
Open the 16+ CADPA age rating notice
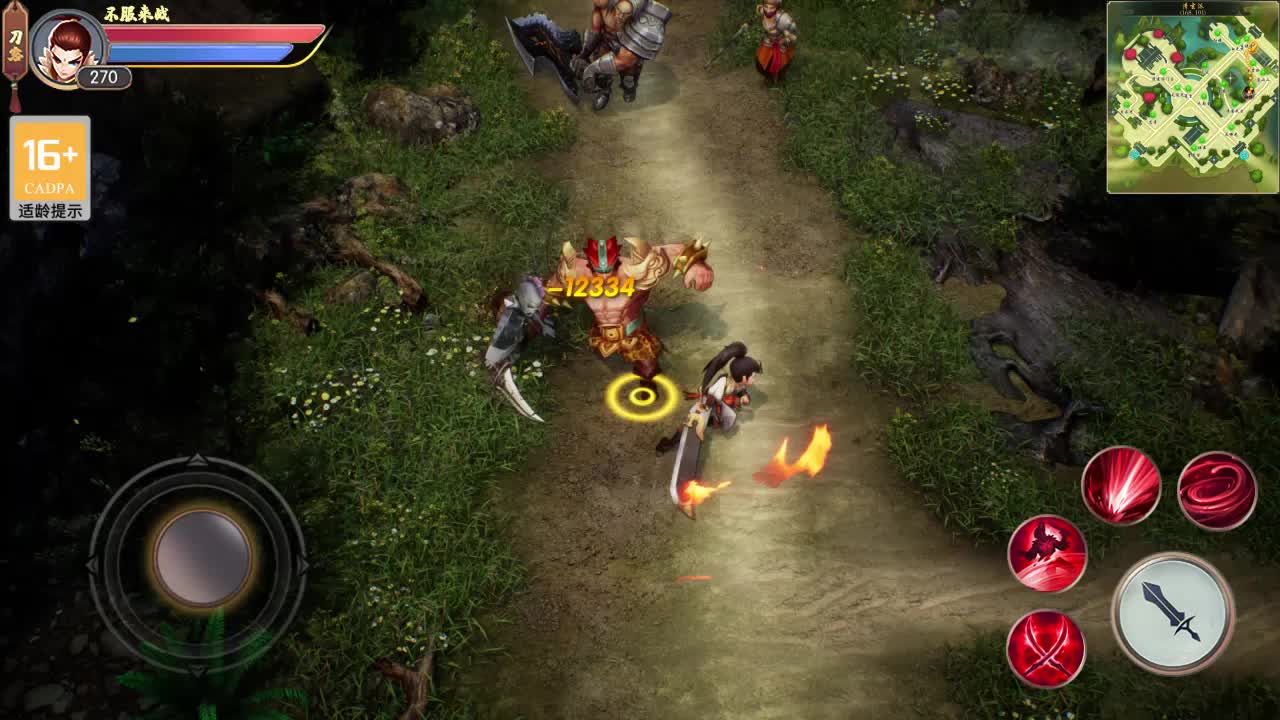50,168
